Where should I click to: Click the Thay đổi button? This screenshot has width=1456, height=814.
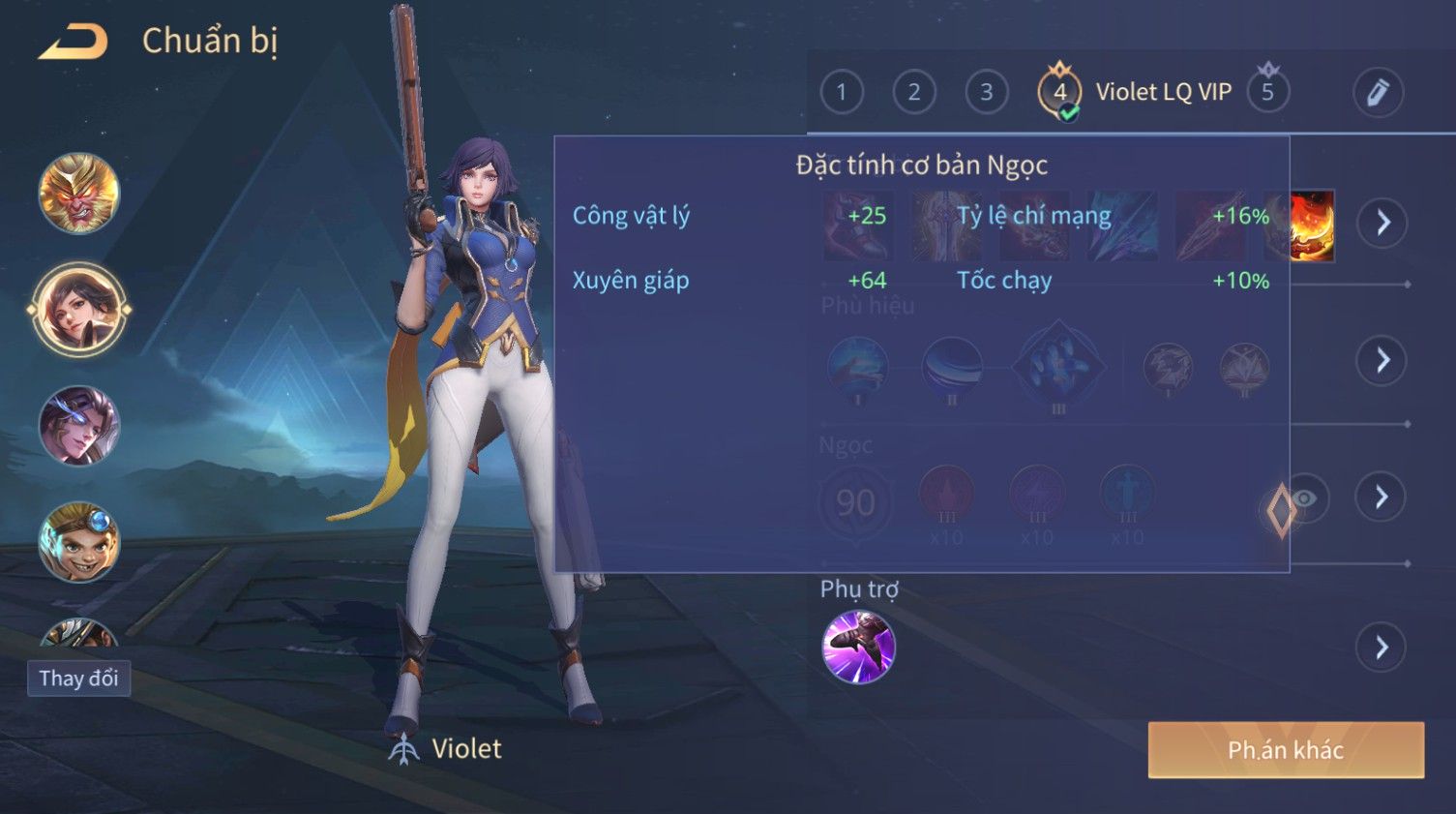(78, 678)
